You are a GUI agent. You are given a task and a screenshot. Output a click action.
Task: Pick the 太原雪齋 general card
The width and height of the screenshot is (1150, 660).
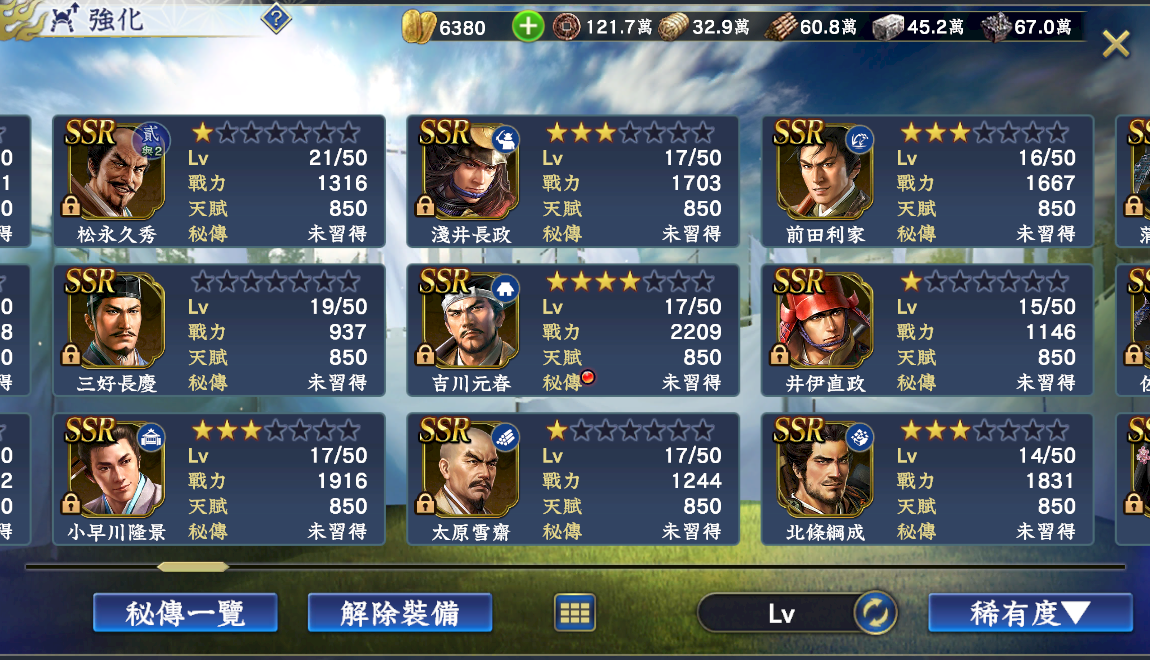tap(573, 479)
